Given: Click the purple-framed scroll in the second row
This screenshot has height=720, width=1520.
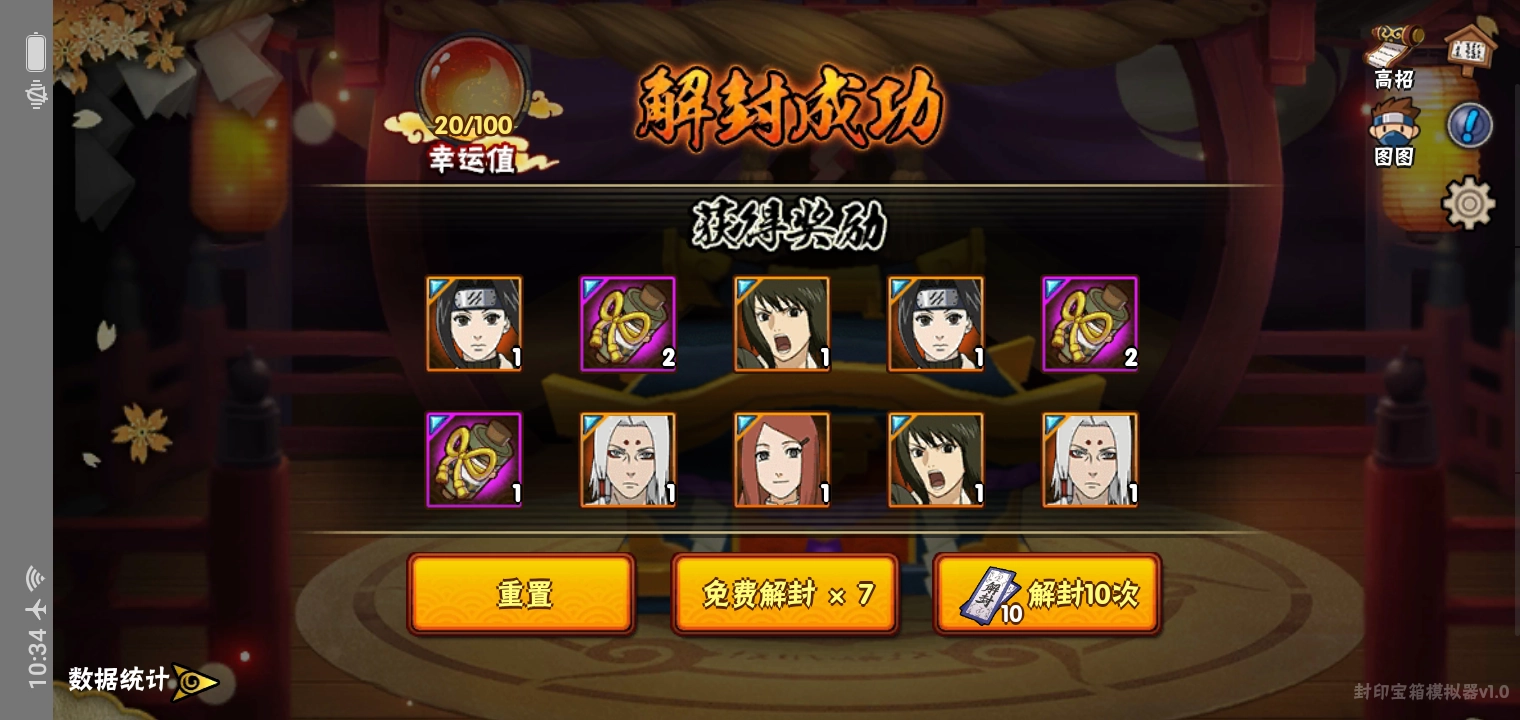Looking at the screenshot, I should 474,460.
